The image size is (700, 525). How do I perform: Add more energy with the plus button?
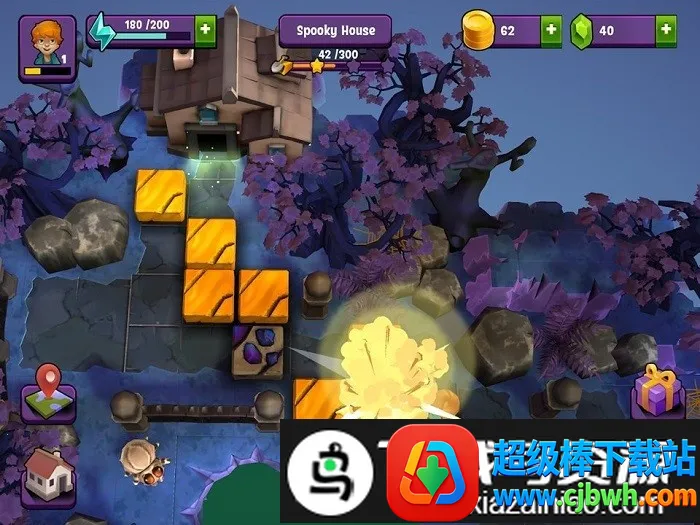[x=205, y=30]
